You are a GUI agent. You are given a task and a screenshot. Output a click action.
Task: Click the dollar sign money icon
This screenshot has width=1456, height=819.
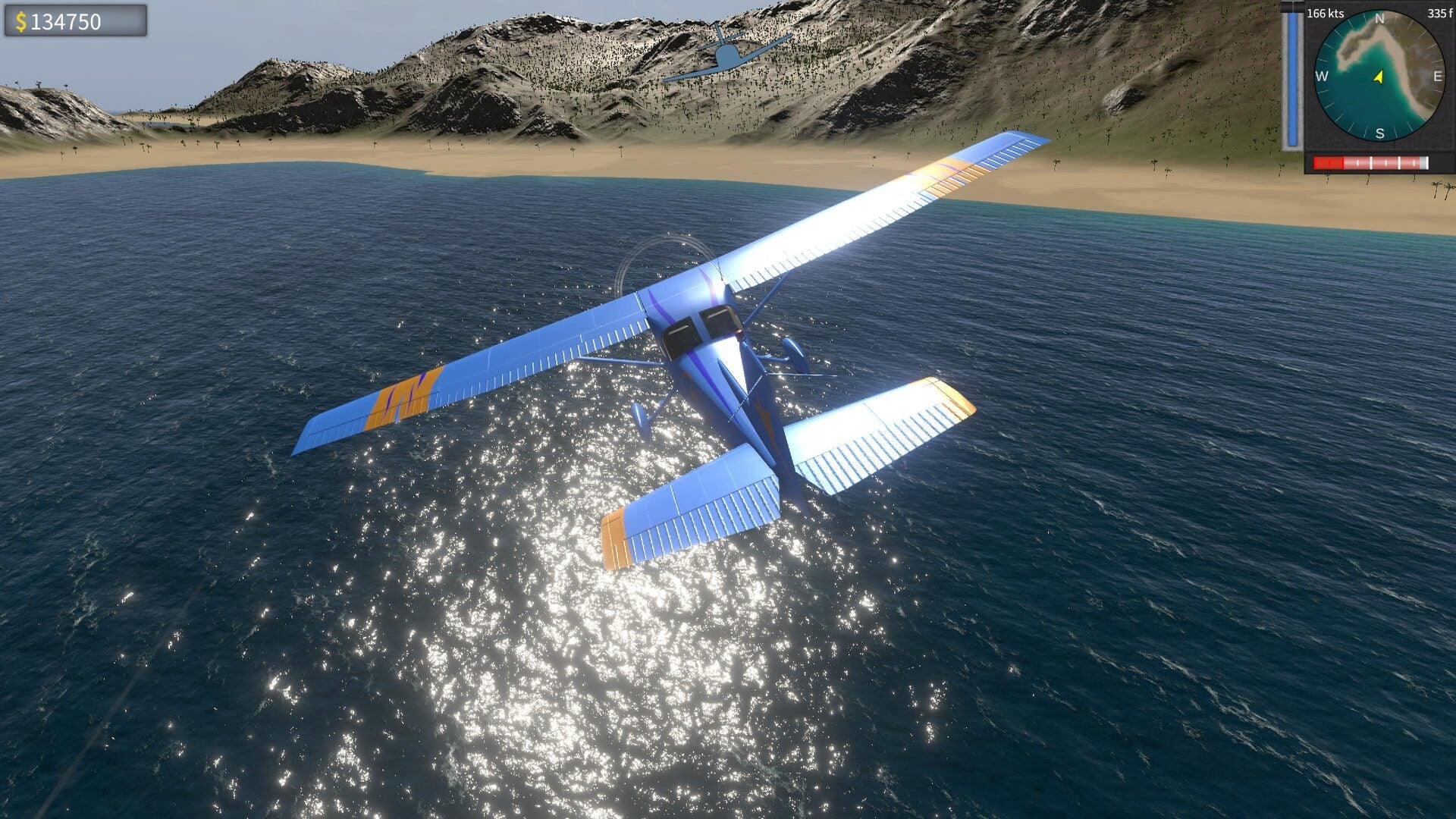click(x=23, y=23)
